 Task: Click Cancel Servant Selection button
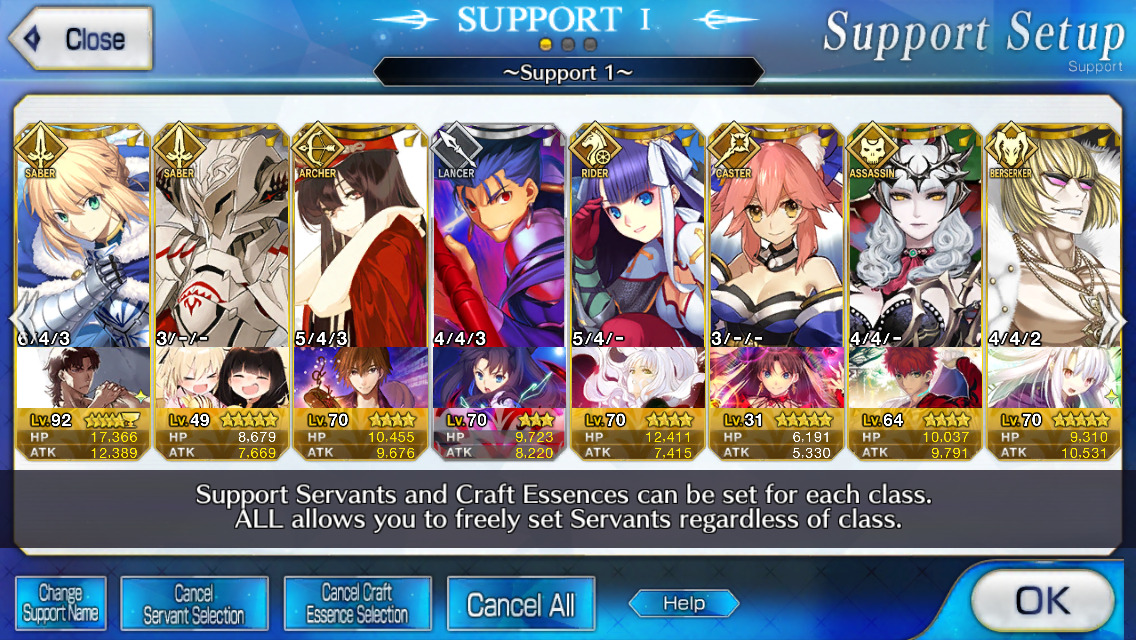(x=194, y=604)
